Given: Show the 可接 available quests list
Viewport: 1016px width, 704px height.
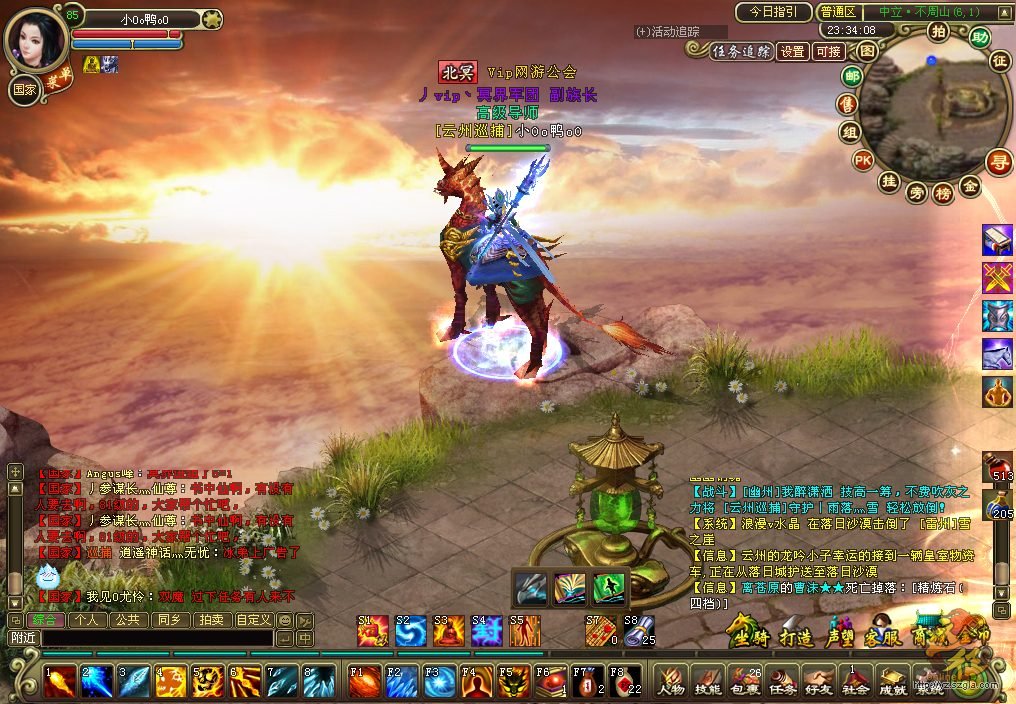Looking at the screenshot, I should tap(828, 52).
